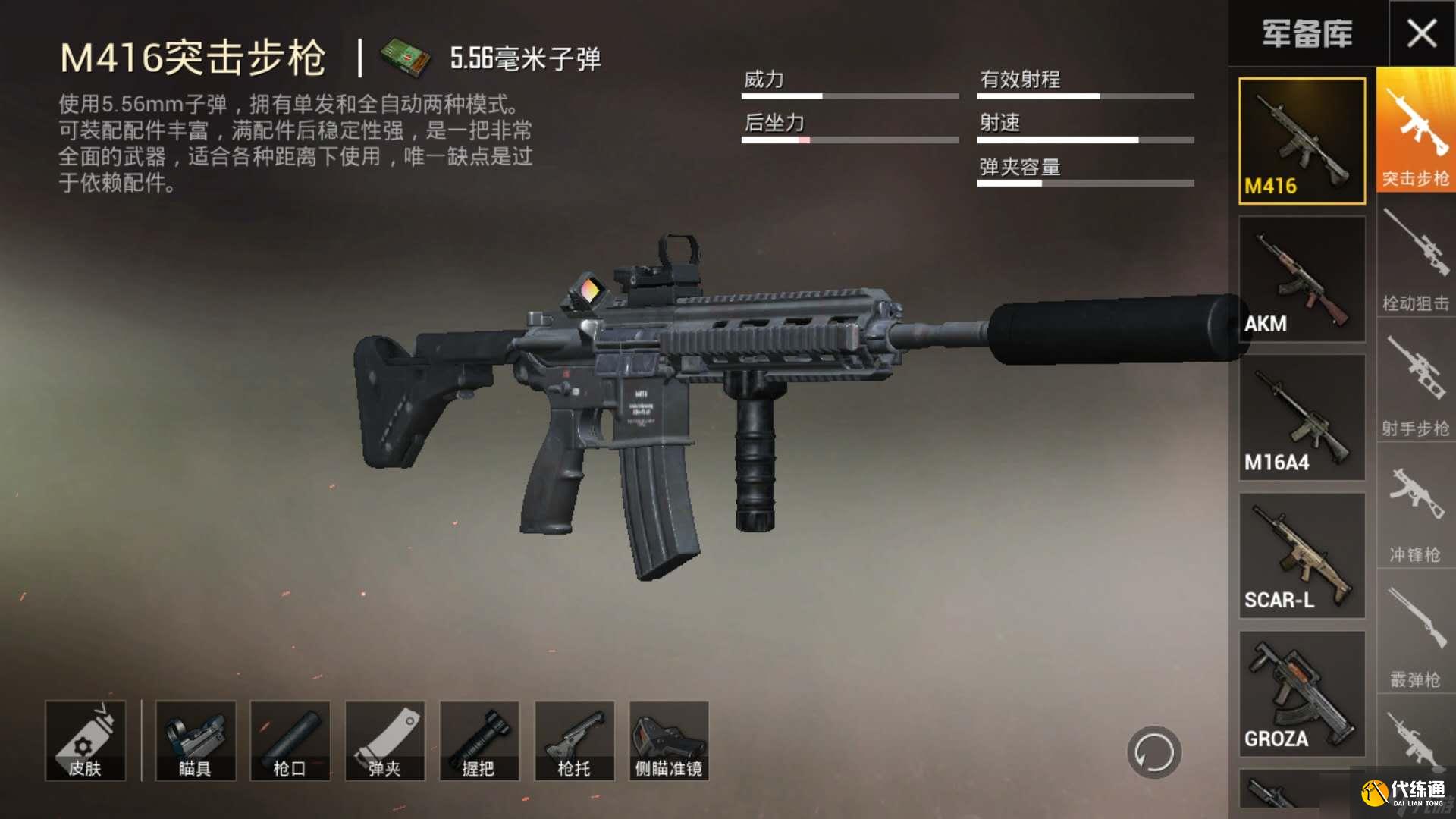Select the 枪口 muzzle attachment icon
The width and height of the screenshot is (1456, 819).
coord(290,741)
